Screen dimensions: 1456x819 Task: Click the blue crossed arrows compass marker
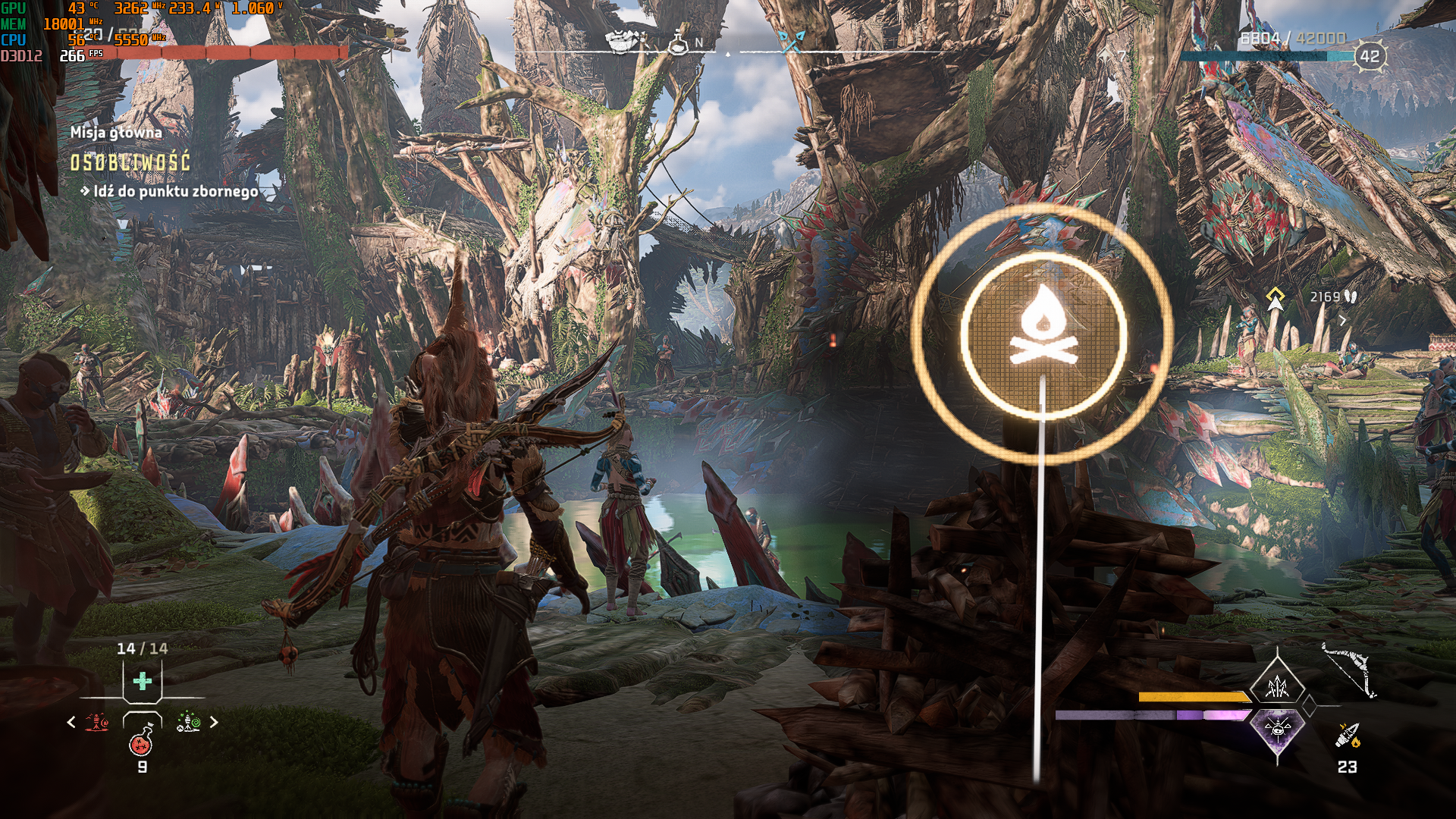pyautogui.click(x=790, y=42)
